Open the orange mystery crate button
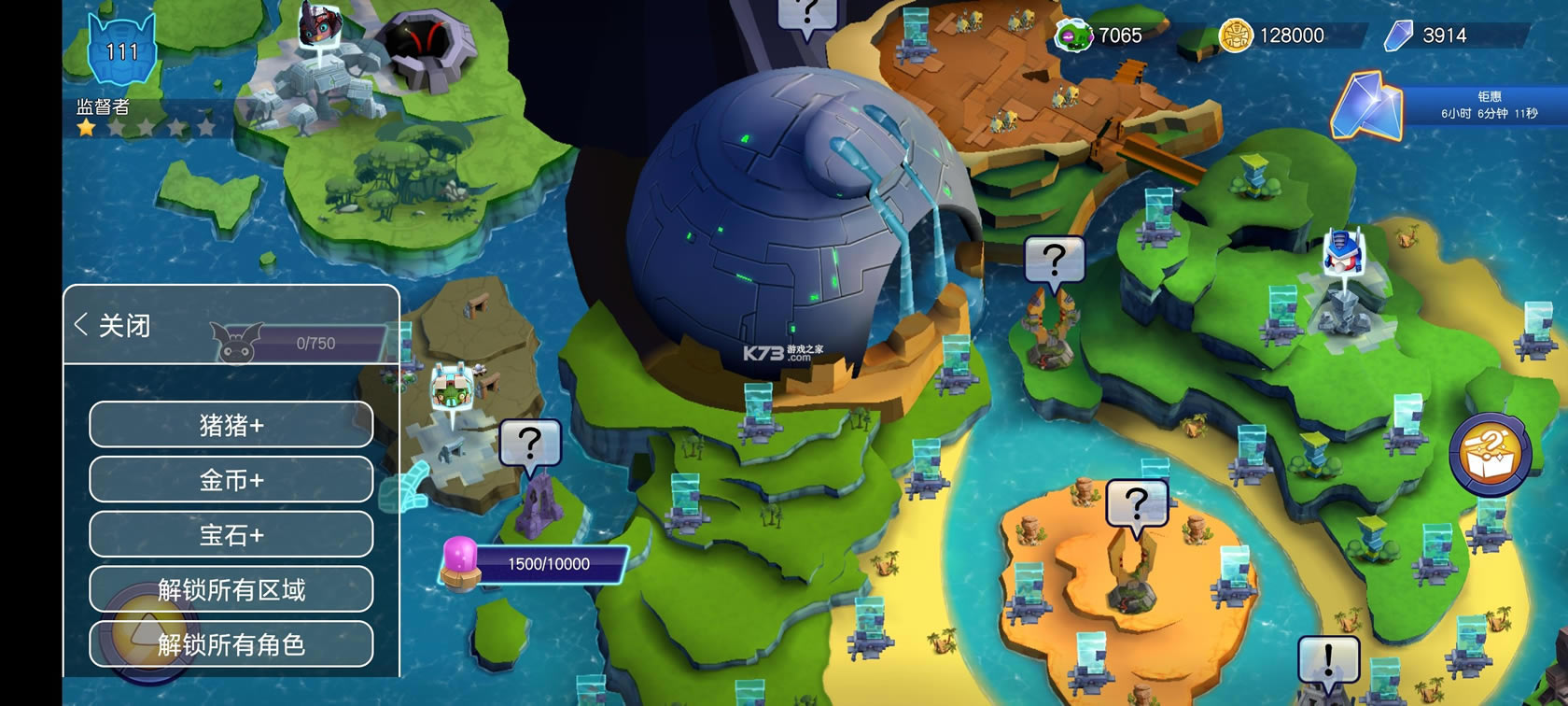The height and width of the screenshot is (706, 1568). pos(1490,455)
